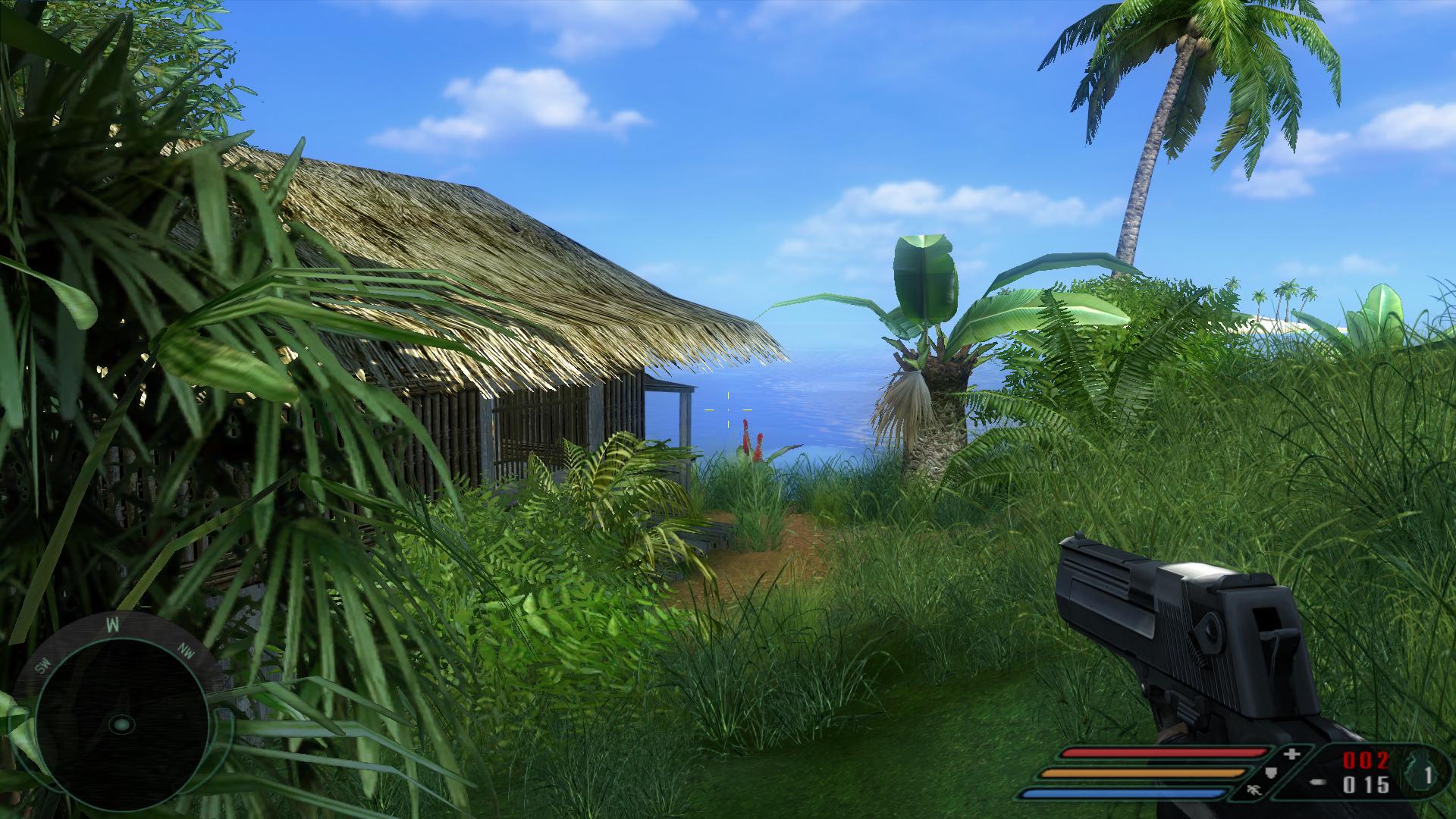
Task: Click the red magazine counter 002
Action: click(x=1367, y=761)
